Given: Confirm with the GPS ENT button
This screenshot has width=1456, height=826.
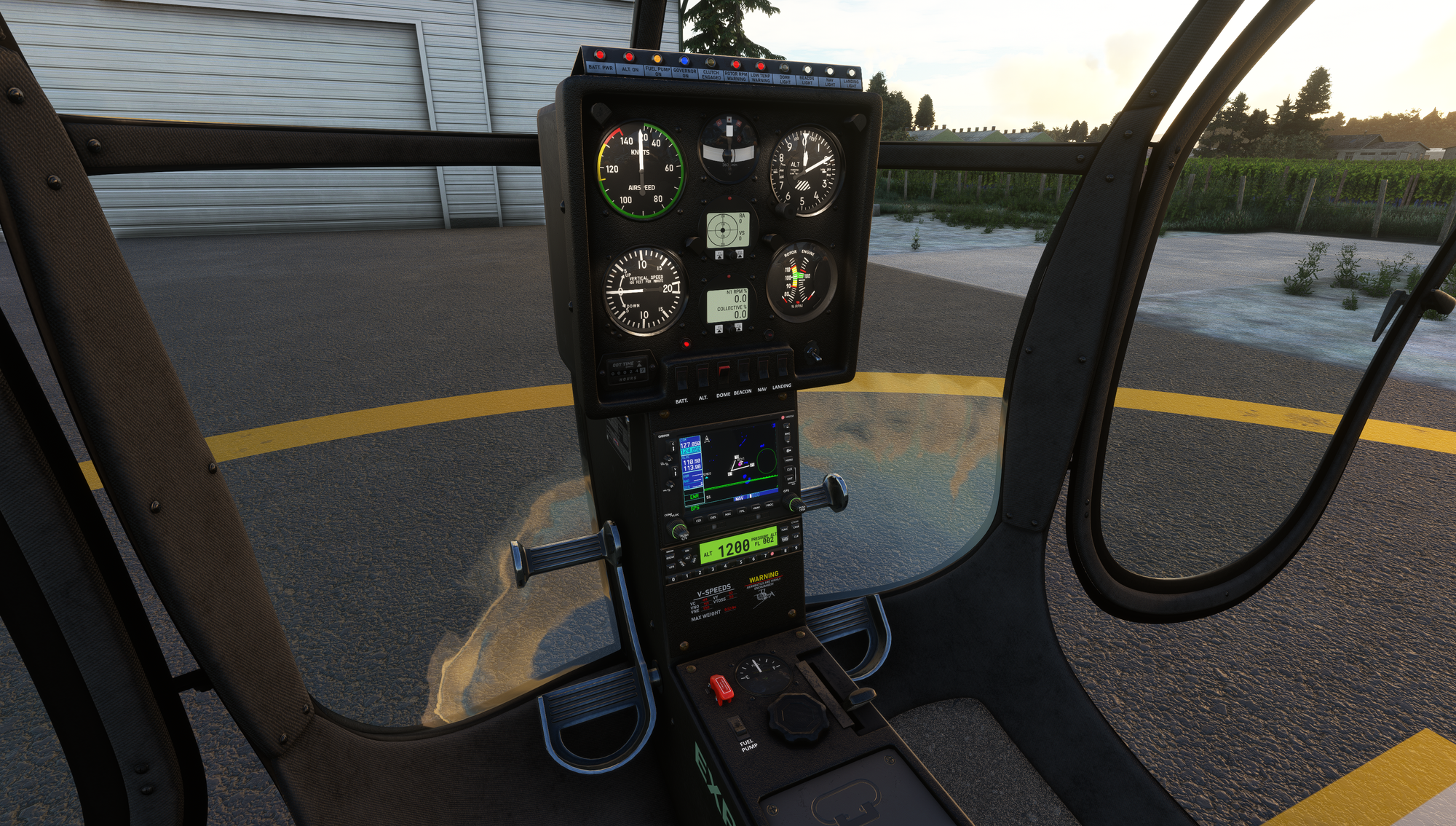Looking at the screenshot, I should [x=791, y=479].
